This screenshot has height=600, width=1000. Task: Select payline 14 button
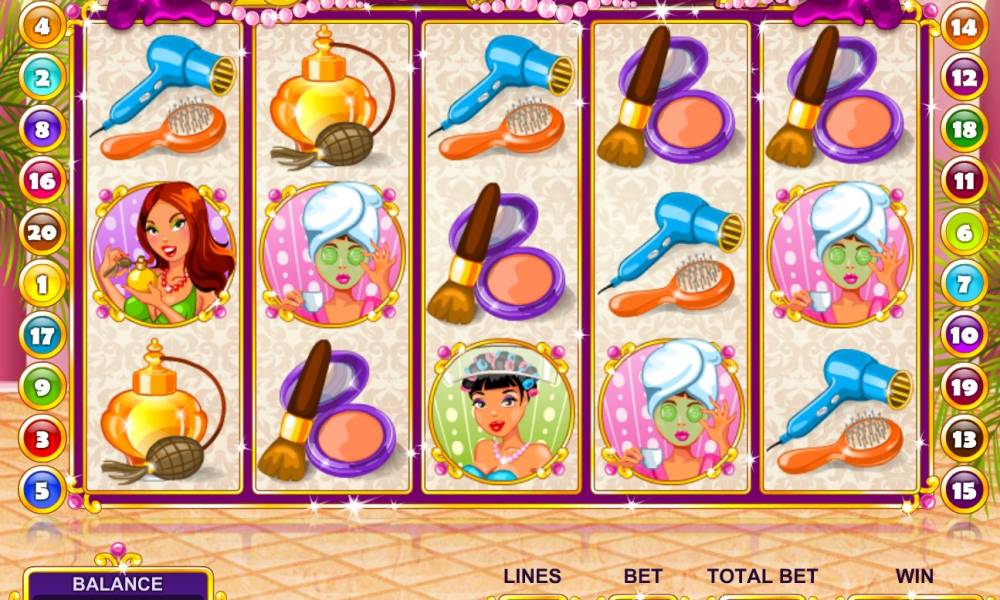[x=964, y=26]
